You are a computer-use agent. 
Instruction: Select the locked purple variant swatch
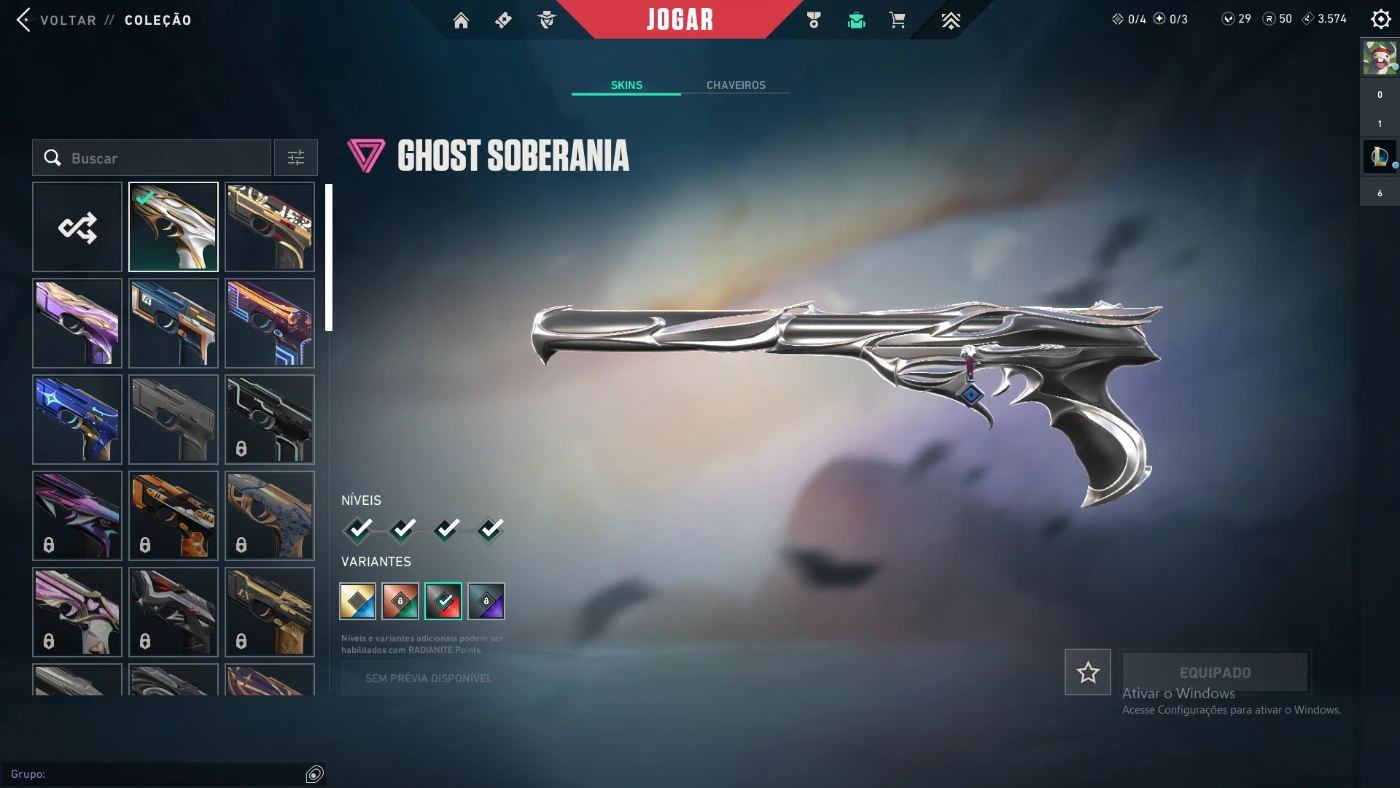click(486, 601)
